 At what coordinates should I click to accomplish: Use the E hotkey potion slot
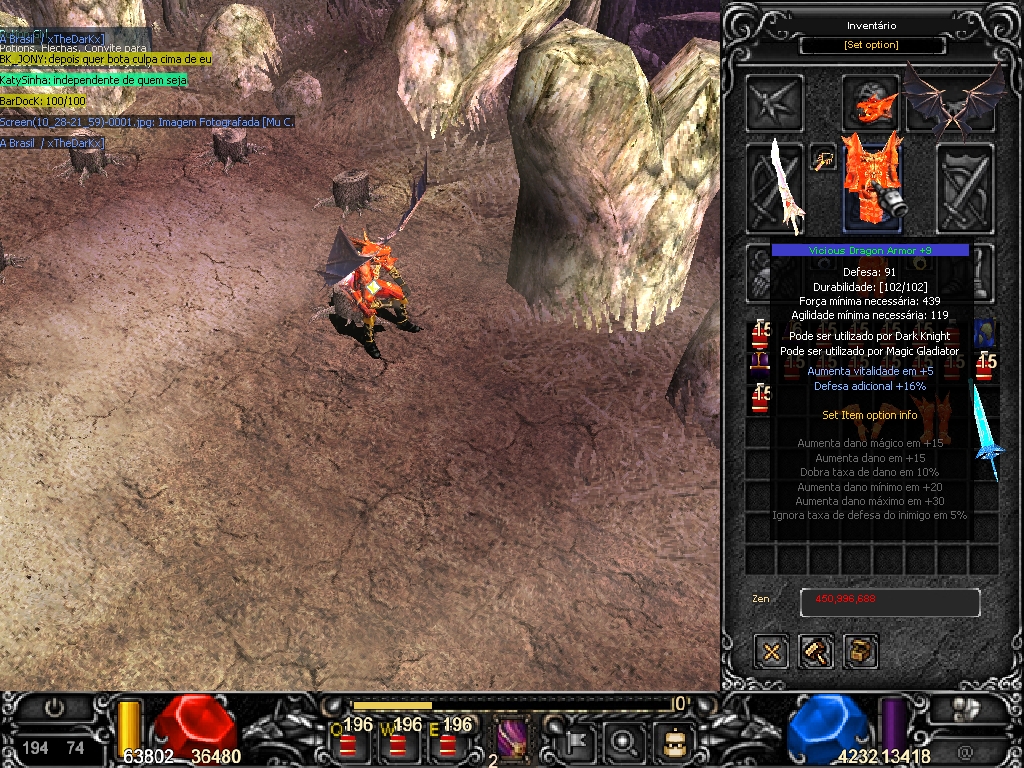[447, 742]
